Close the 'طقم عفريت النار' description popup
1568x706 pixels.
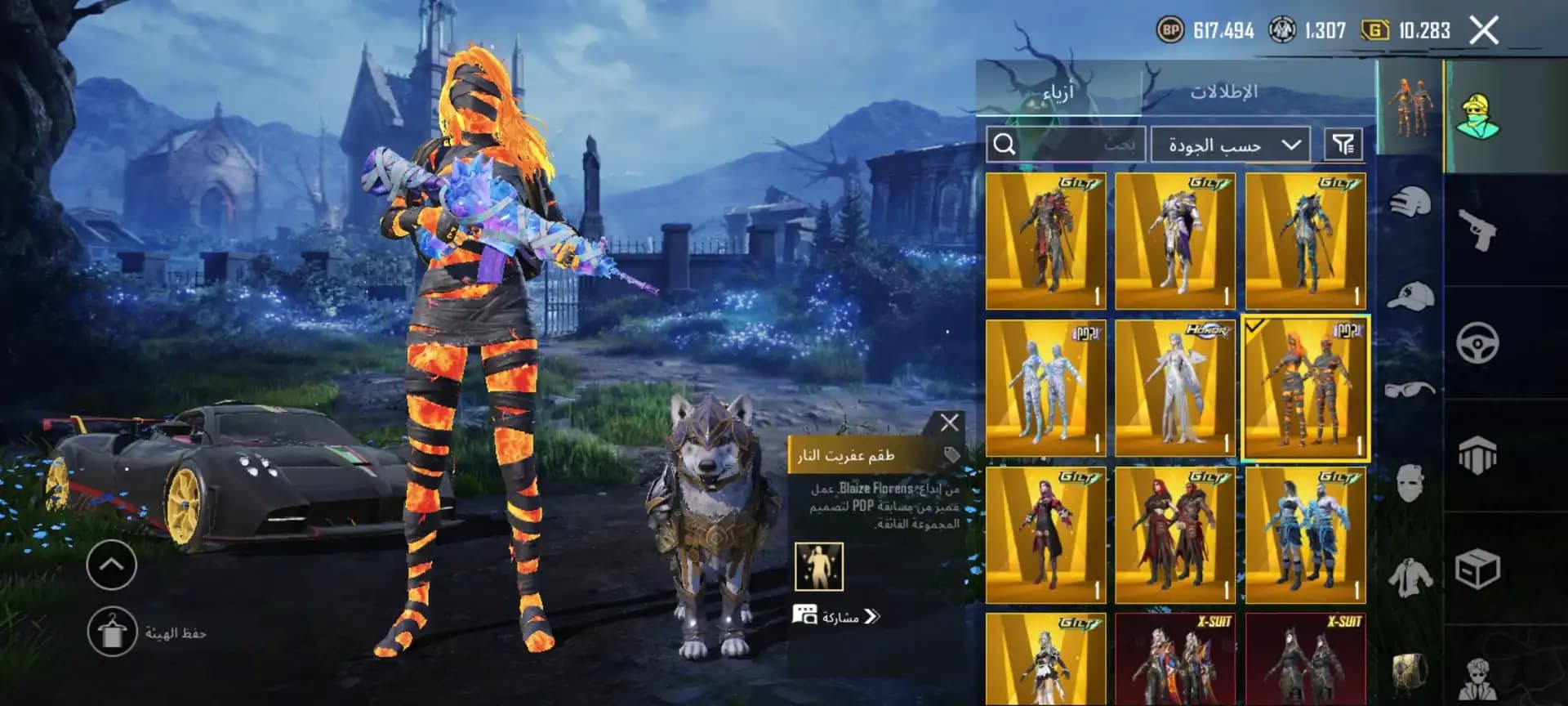pyautogui.click(x=950, y=421)
